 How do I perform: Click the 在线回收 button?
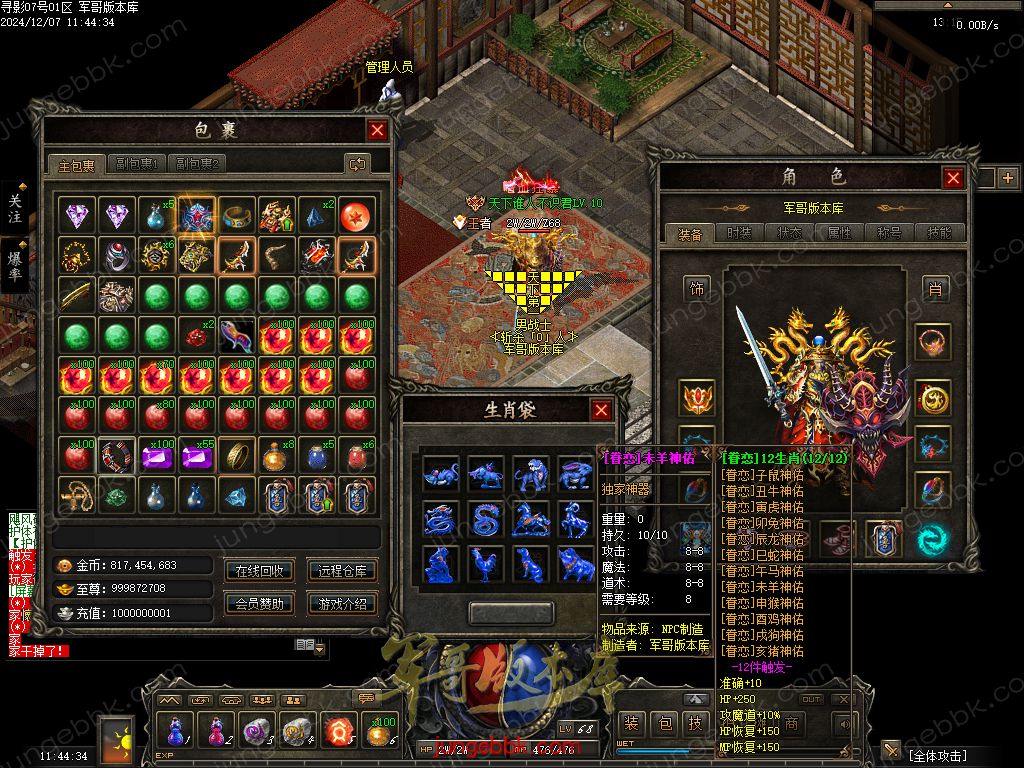click(x=259, y=571)
